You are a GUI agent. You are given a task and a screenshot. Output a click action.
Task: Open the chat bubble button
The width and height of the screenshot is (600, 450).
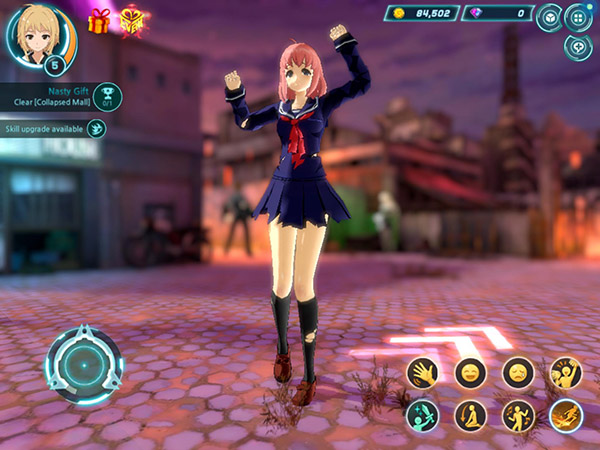pyautogui.click(x=578, y=46)
